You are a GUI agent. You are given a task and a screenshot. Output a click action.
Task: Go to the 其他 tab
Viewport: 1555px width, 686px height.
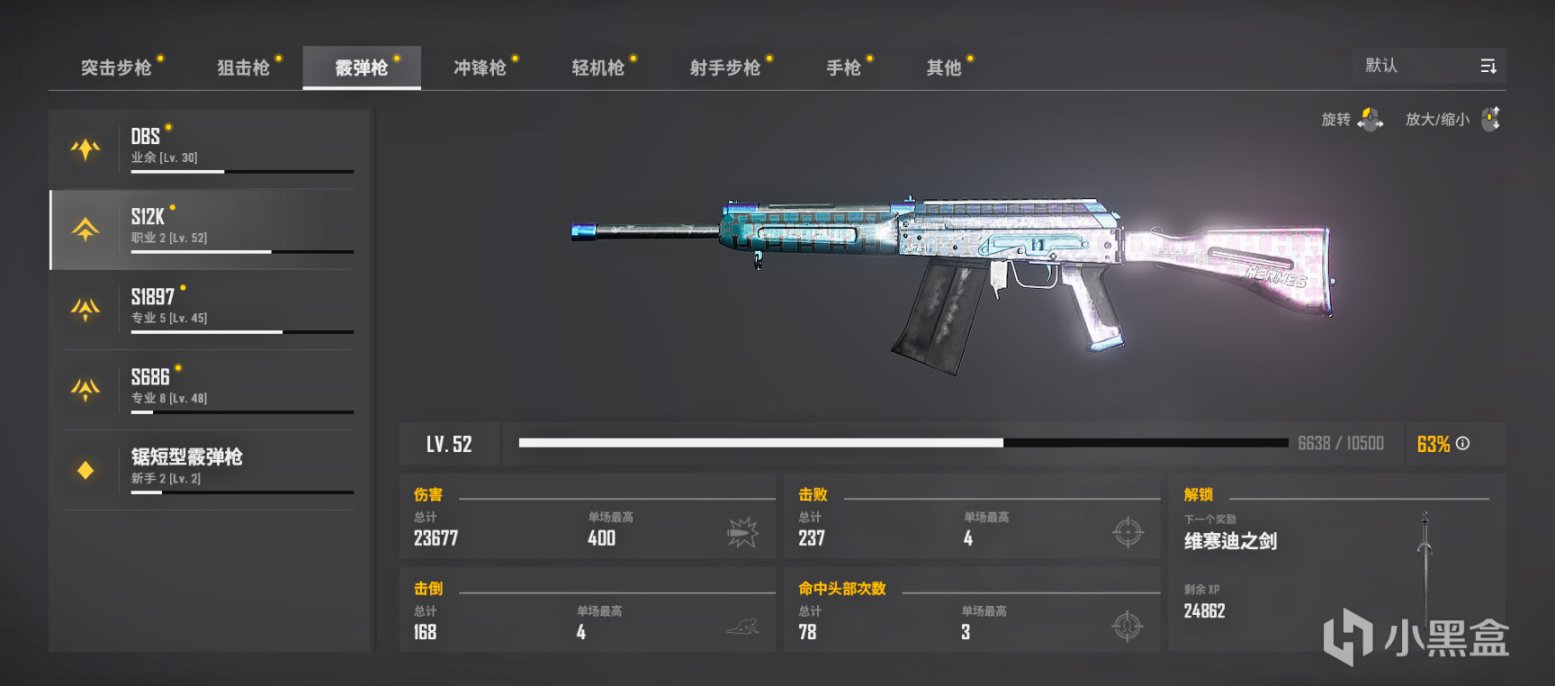(x=944, y=68)
